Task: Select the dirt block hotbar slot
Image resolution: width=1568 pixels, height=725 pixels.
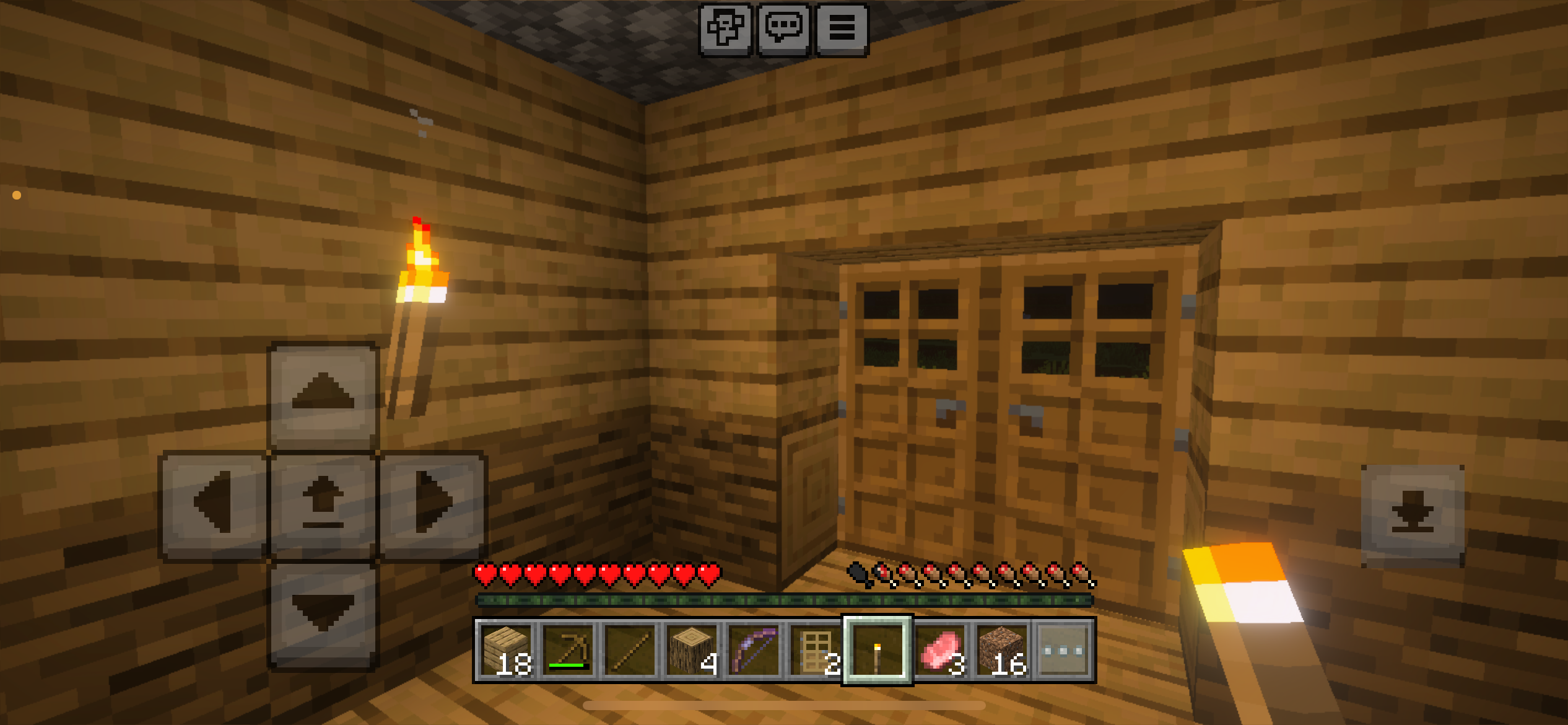Action: point(1001,650)
